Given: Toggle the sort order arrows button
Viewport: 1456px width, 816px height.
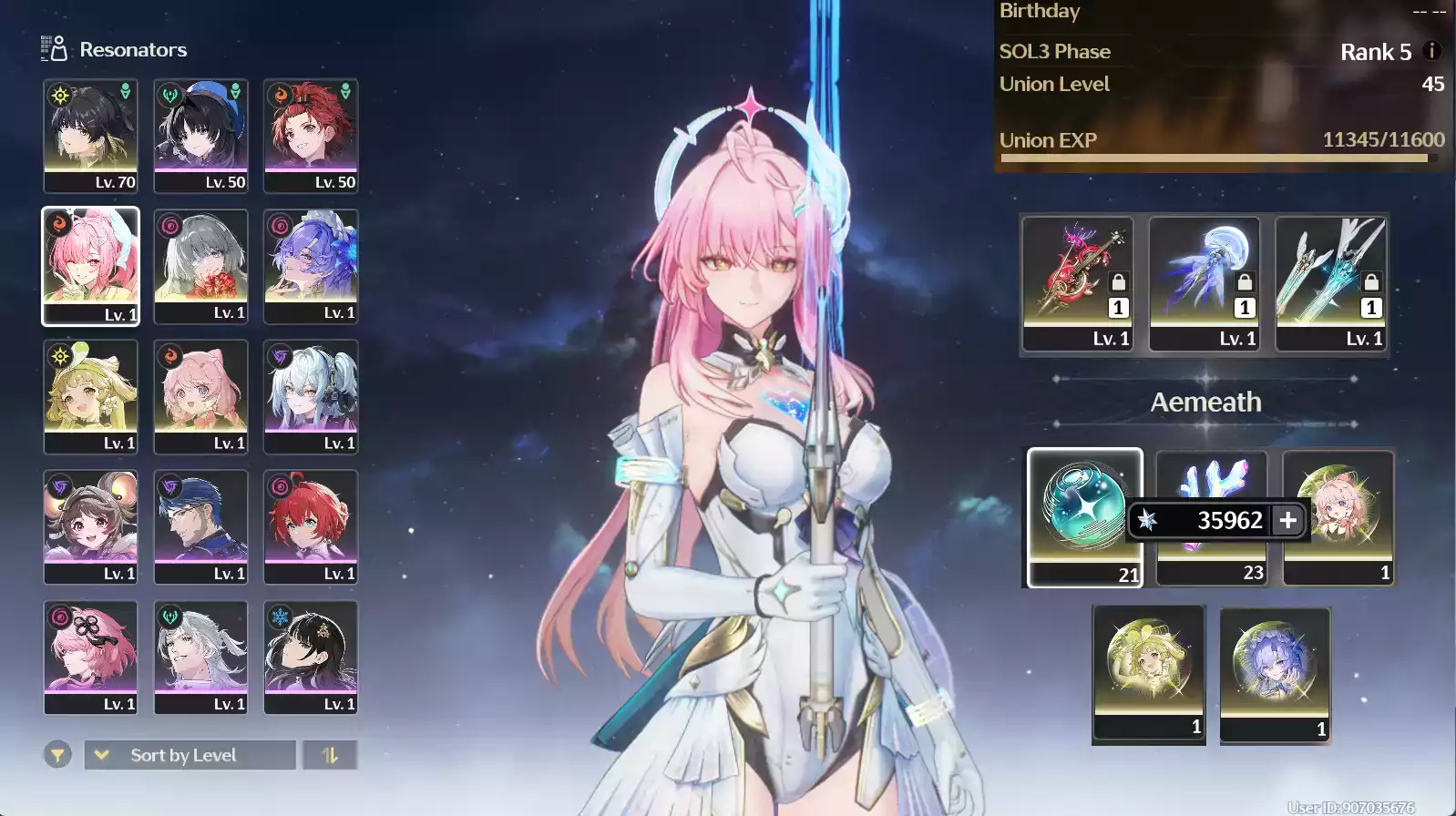Looking at the screenshot, I should click(330, 755).
